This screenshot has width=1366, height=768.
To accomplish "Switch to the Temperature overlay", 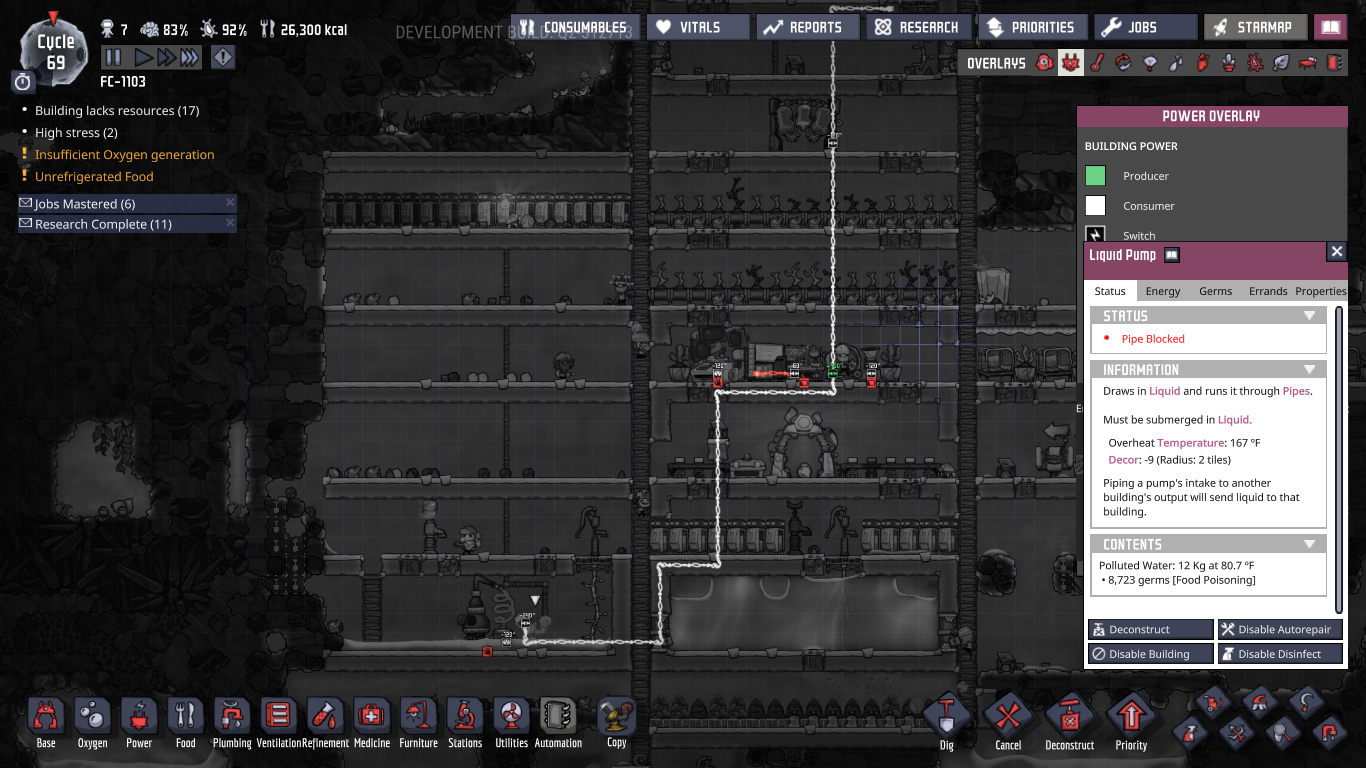I will click(1097, 62).
